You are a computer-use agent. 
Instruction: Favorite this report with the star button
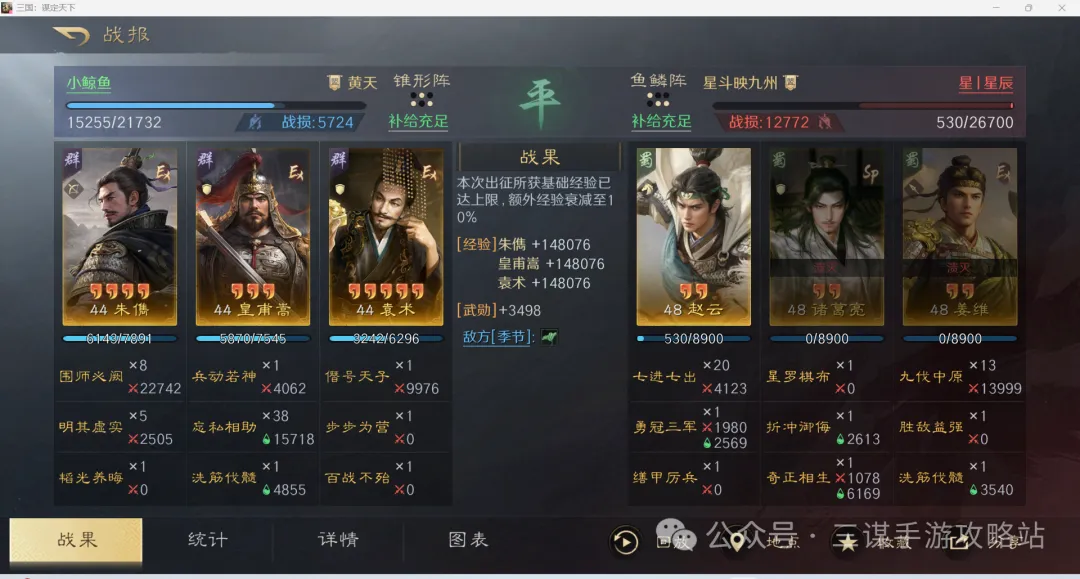click(x=847, y=542)
